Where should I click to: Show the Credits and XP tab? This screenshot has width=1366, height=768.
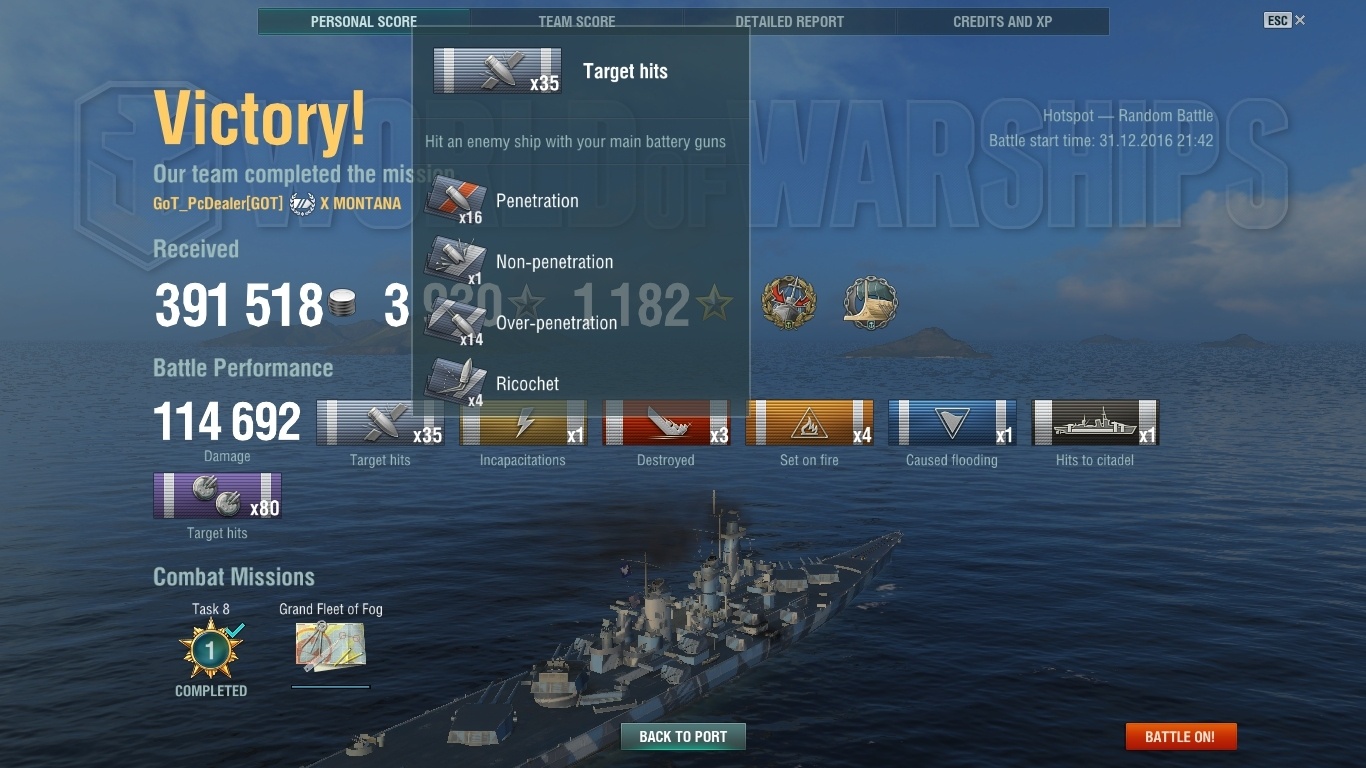(1002, 21)
